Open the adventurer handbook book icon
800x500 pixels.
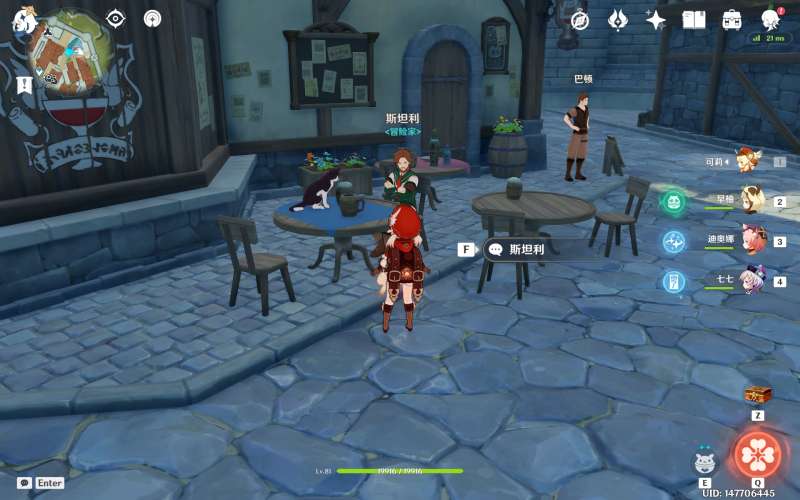coord(694,20)
